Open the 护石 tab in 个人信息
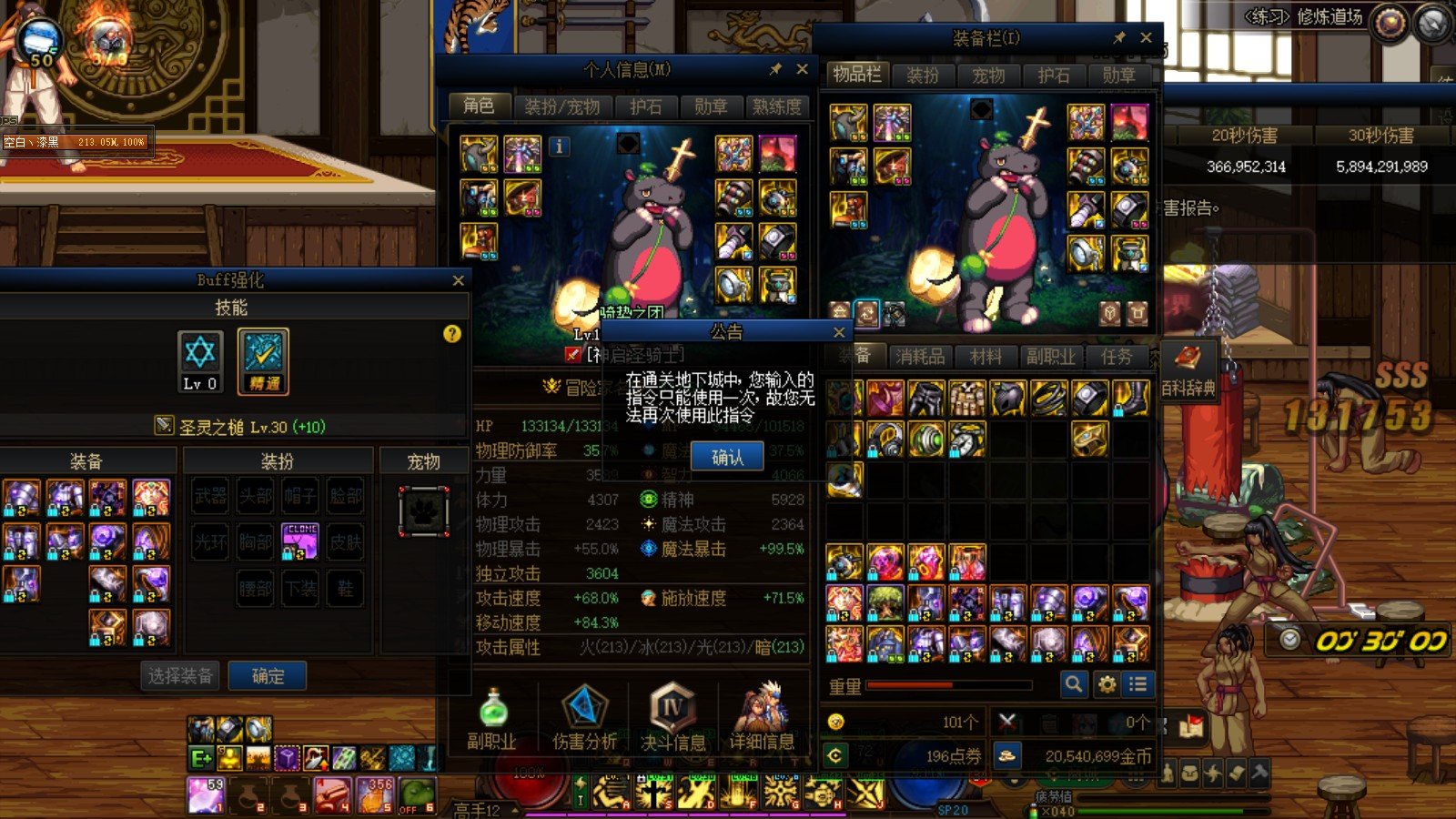Viewport: 1456px width, 819px height. 646,107
